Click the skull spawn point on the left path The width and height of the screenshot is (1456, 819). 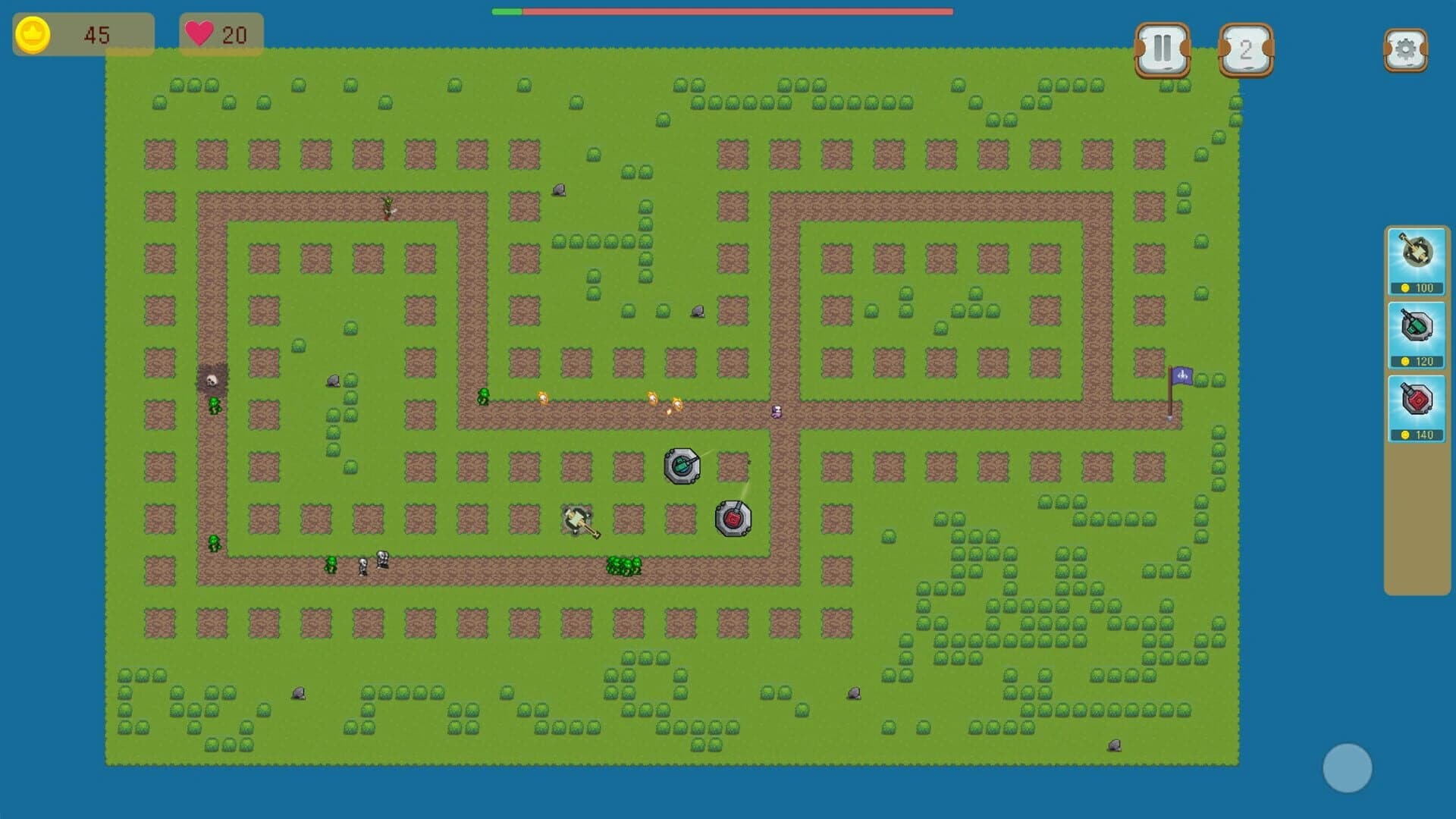[210, 379]
